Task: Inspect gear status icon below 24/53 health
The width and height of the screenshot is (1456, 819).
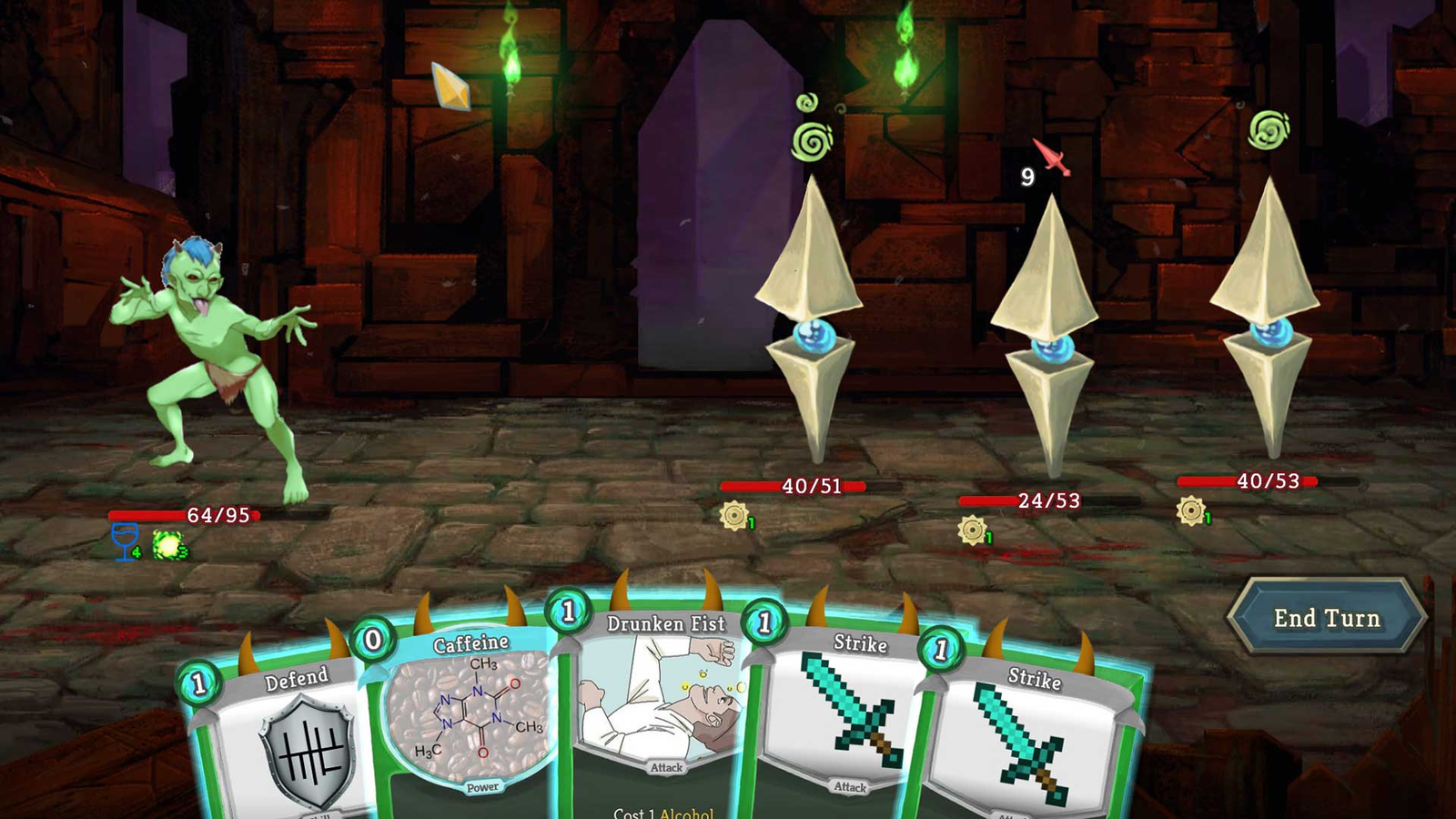Action: click(x=972, y=530)
